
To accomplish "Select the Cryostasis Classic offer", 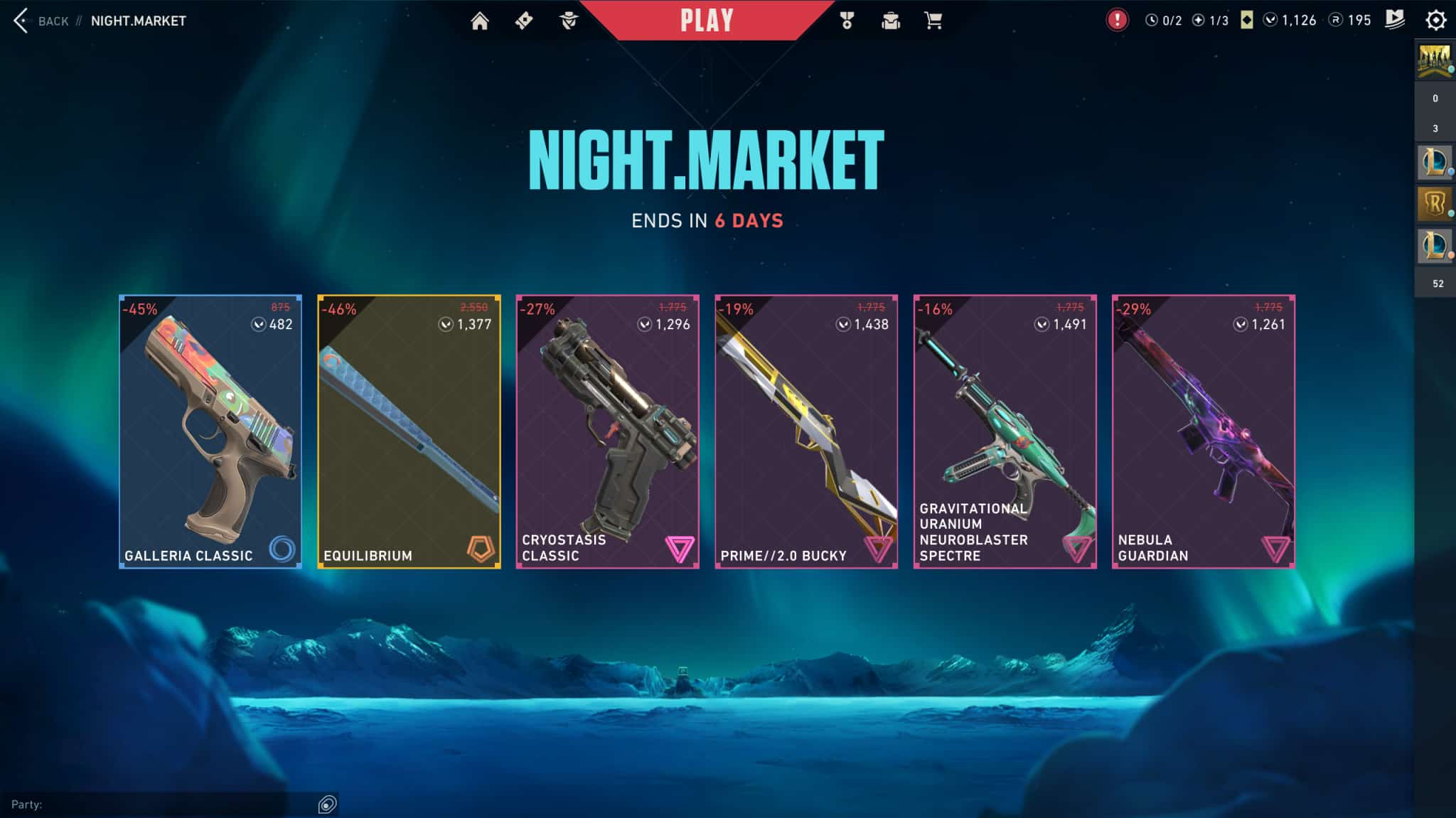I will pos(609,430).
